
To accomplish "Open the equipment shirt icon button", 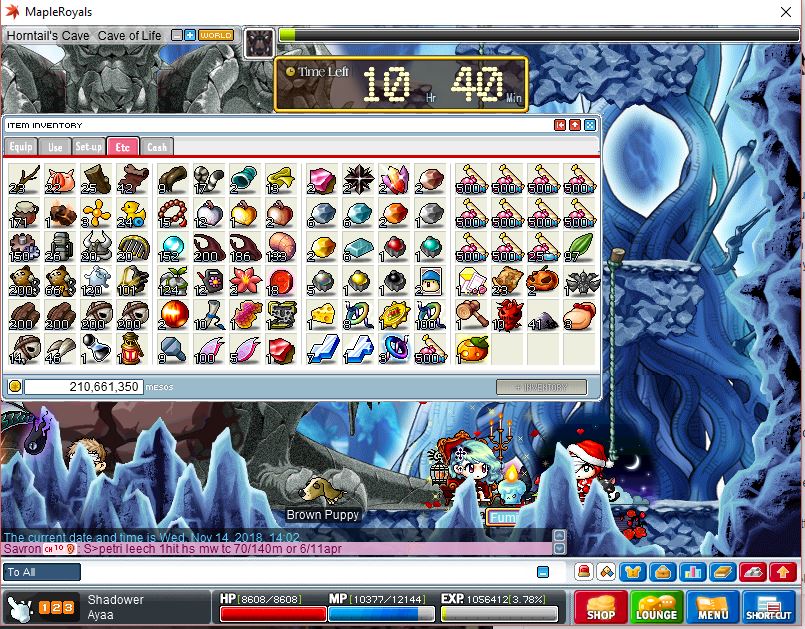I will click(x=632, y=572).
